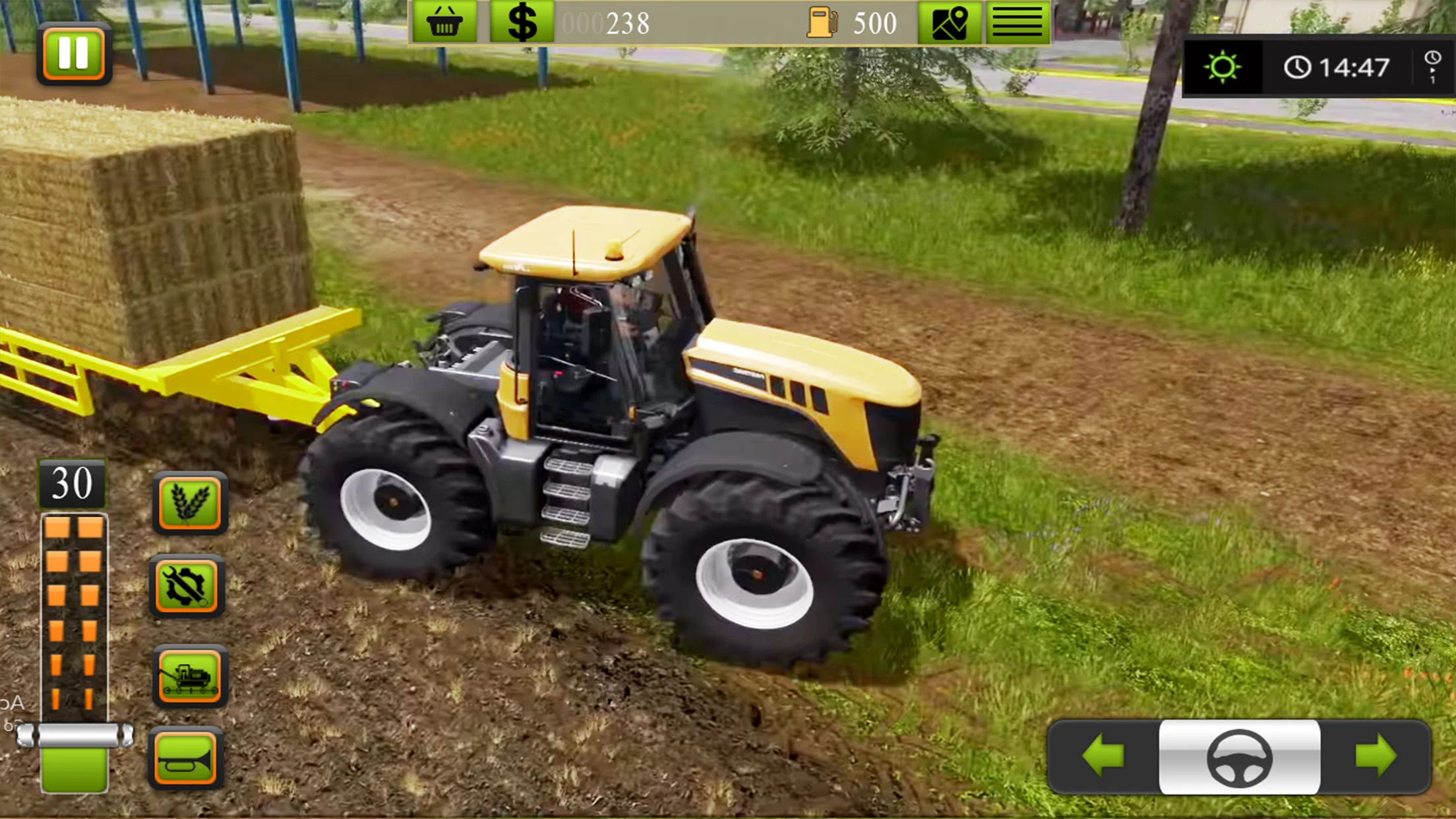Choose the harvester vehicle button
This screenshot has height=819, width=1456.
(190, 676)
